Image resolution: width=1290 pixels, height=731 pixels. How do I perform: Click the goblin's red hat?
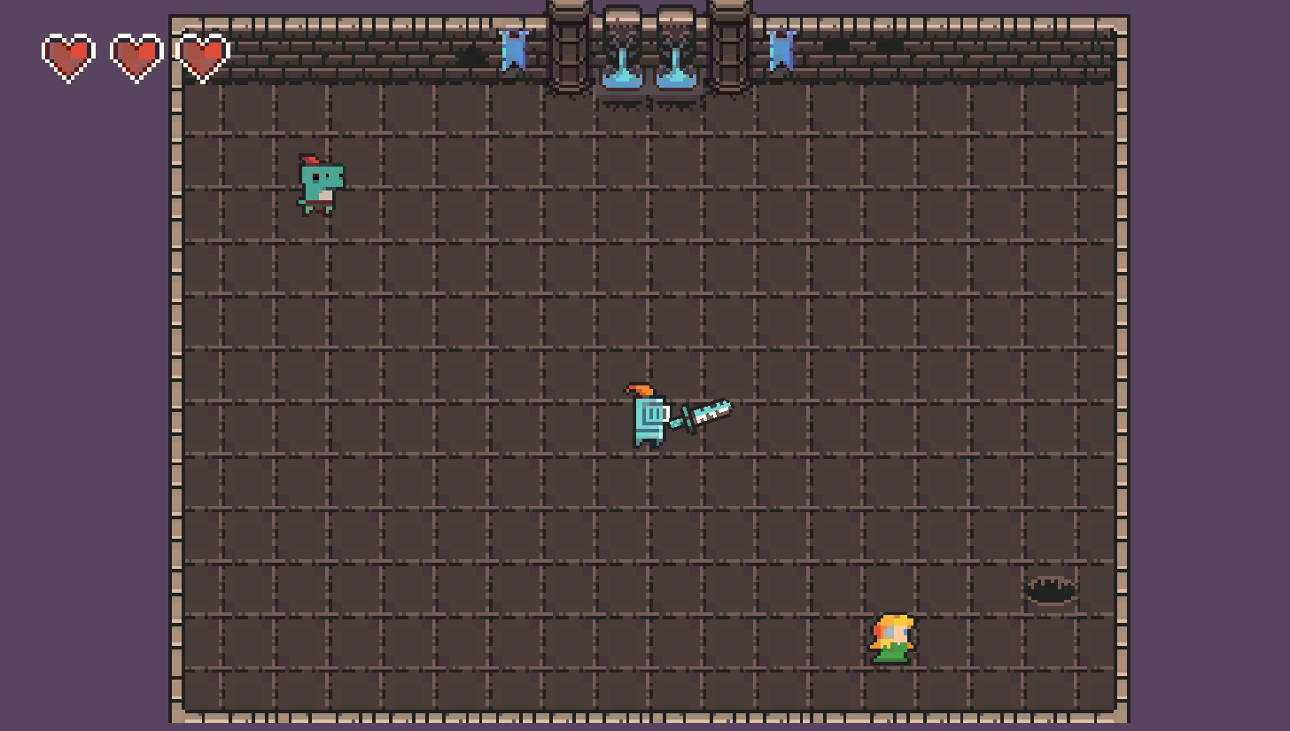click(x=312, y=162)
